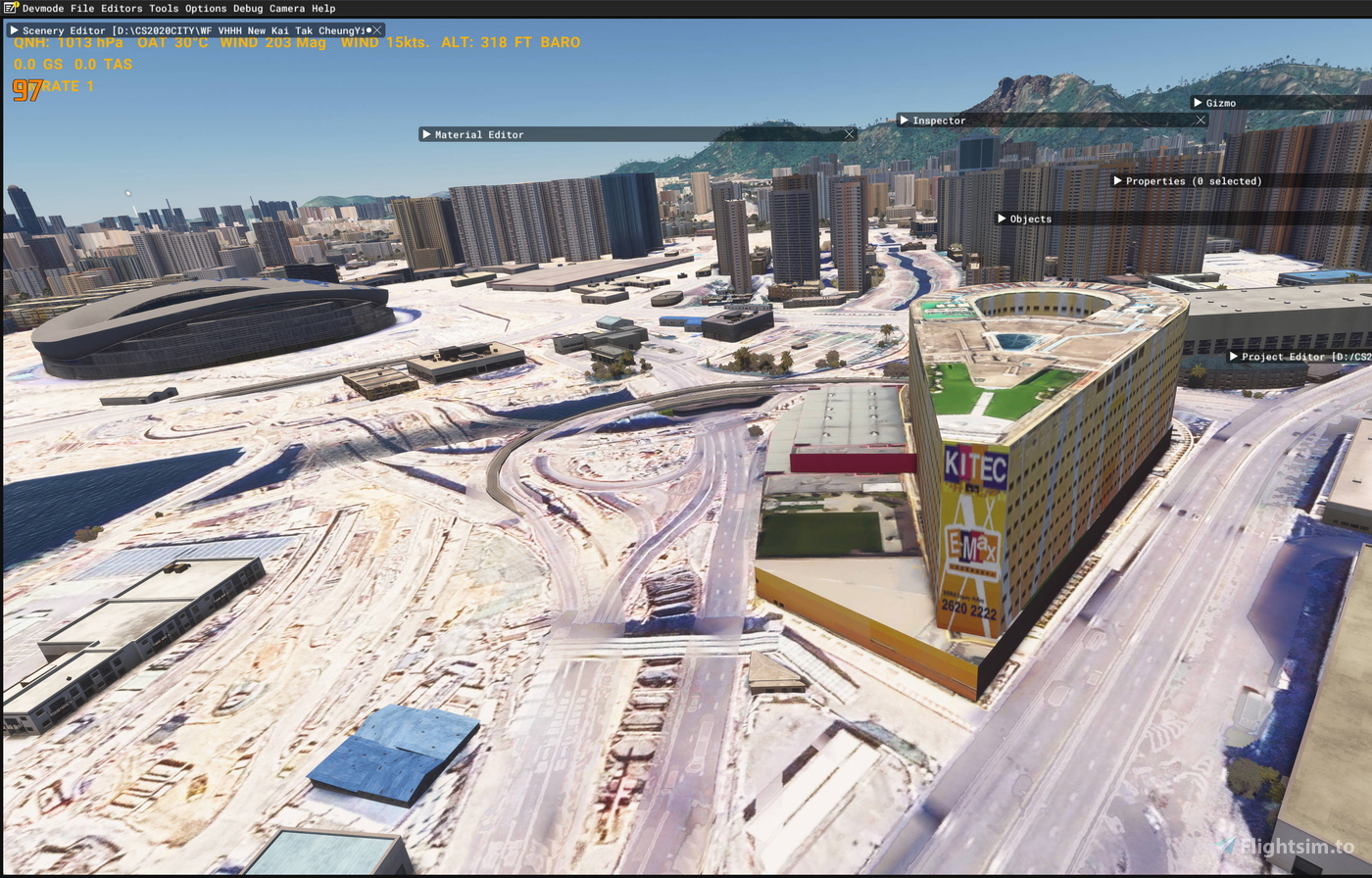Click the Objects panel arrow icon
The height and width of the screenshot is (878, 1372).
(1002, 219)
